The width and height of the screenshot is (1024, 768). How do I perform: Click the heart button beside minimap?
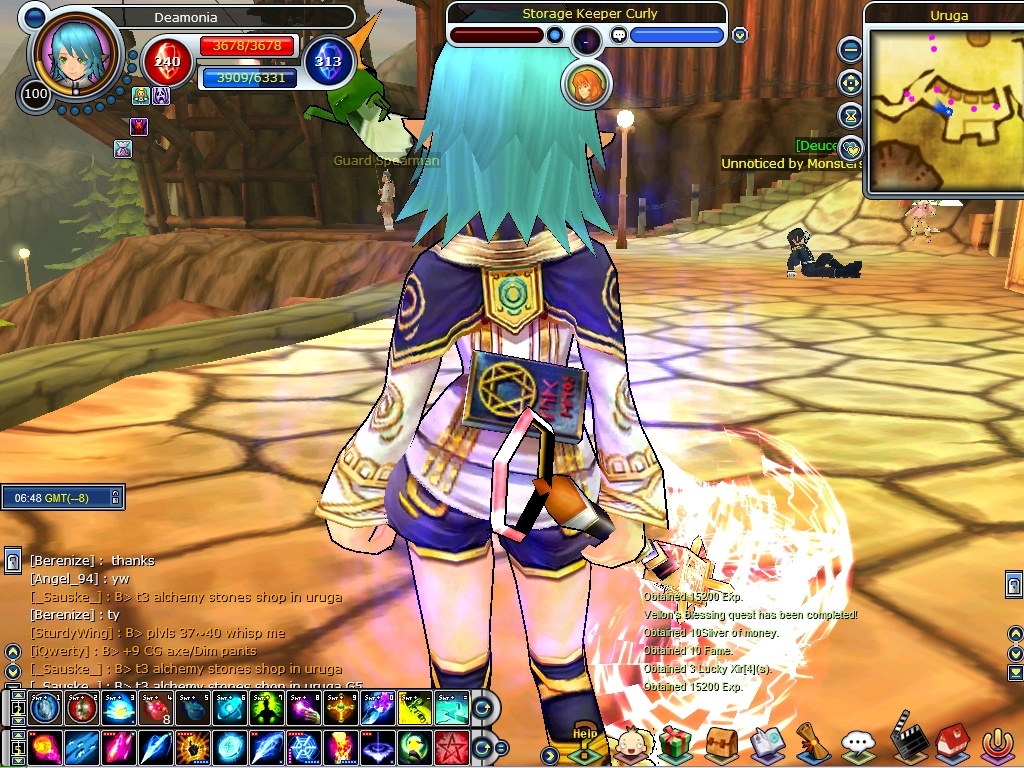[850, 148]
